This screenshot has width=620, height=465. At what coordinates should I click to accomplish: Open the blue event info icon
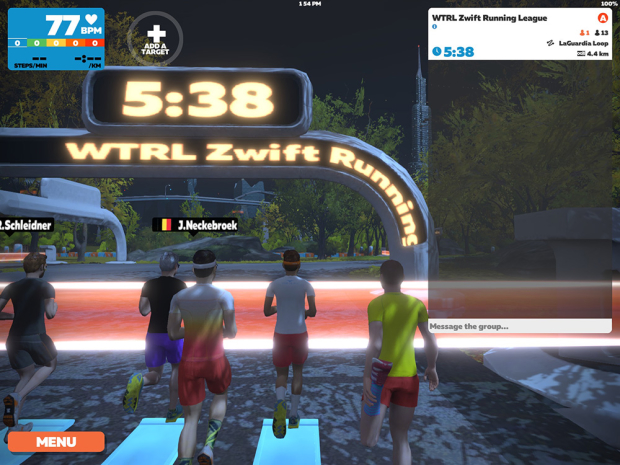435,27
